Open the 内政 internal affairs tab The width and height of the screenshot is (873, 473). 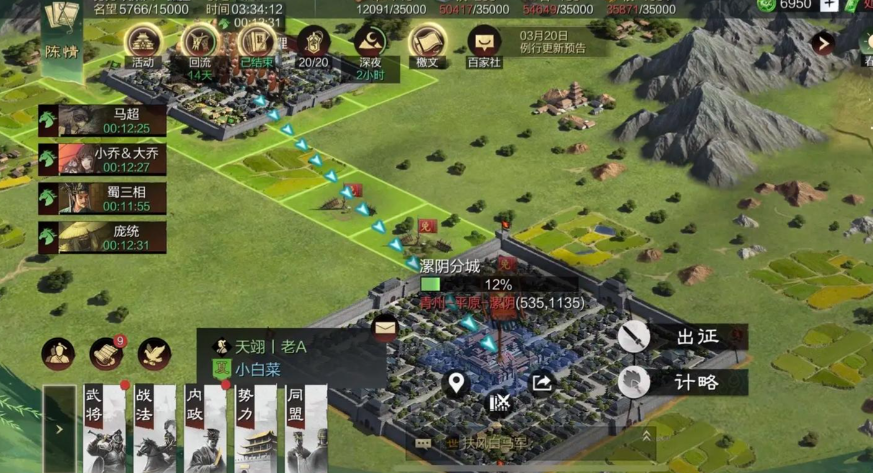tap(206, 429)
